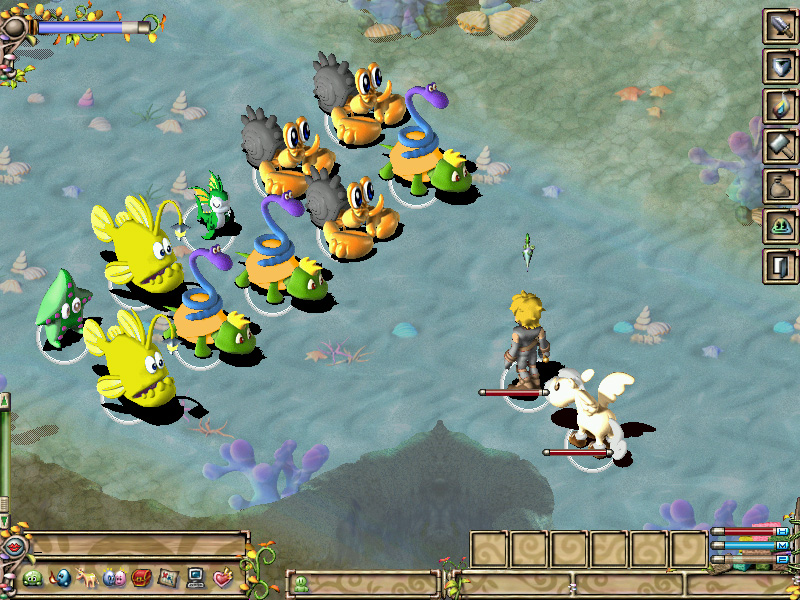Click the winged pink heart icon
This screenshot has height=600, width=800.
[x=222, y=578]
